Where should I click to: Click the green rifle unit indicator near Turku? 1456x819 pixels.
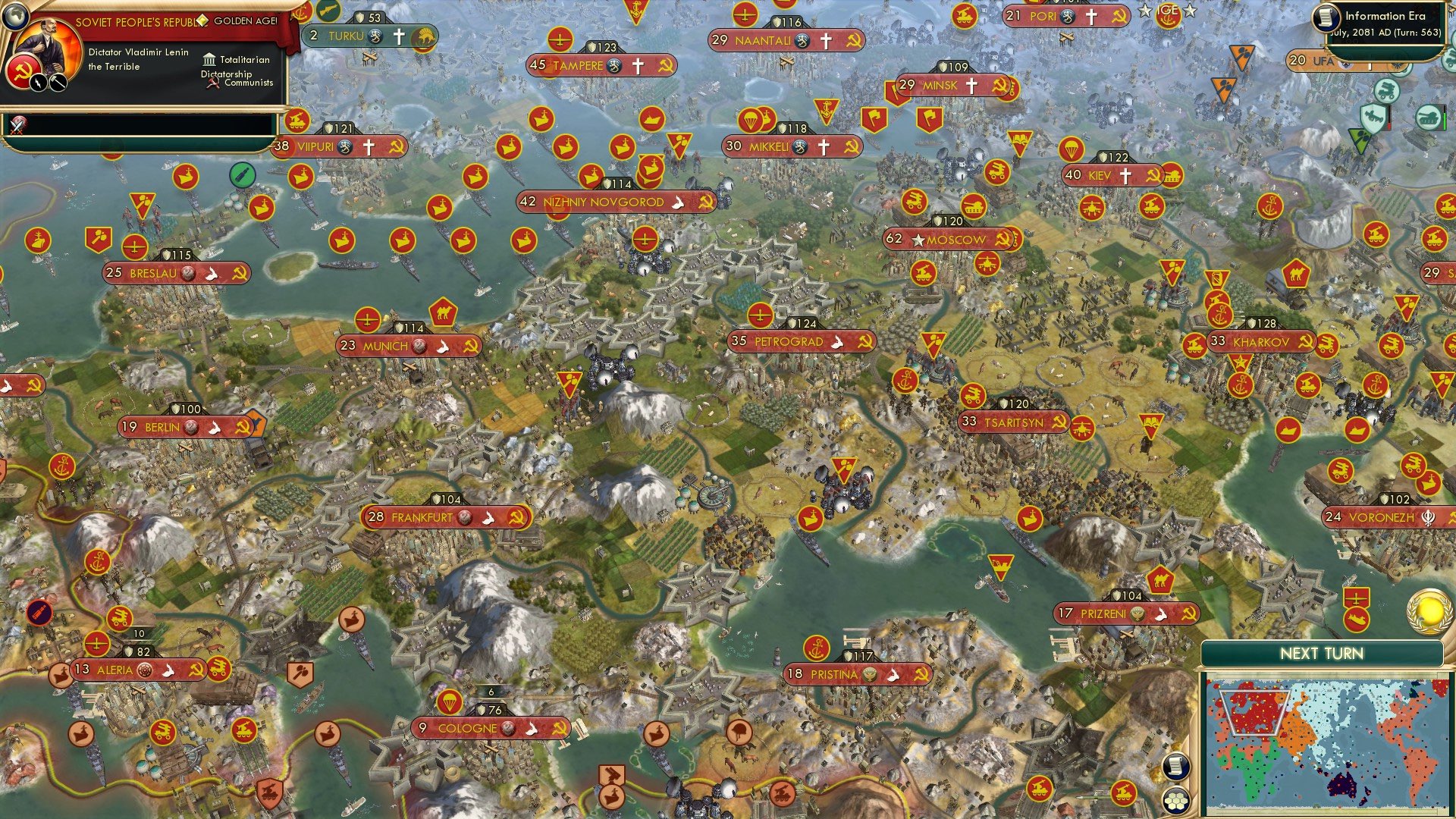tap(243, 174)
